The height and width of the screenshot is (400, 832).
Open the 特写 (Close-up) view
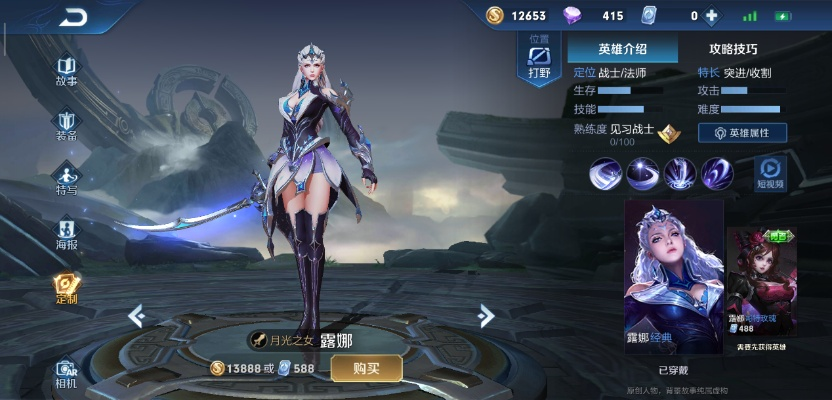pos(67,180)
